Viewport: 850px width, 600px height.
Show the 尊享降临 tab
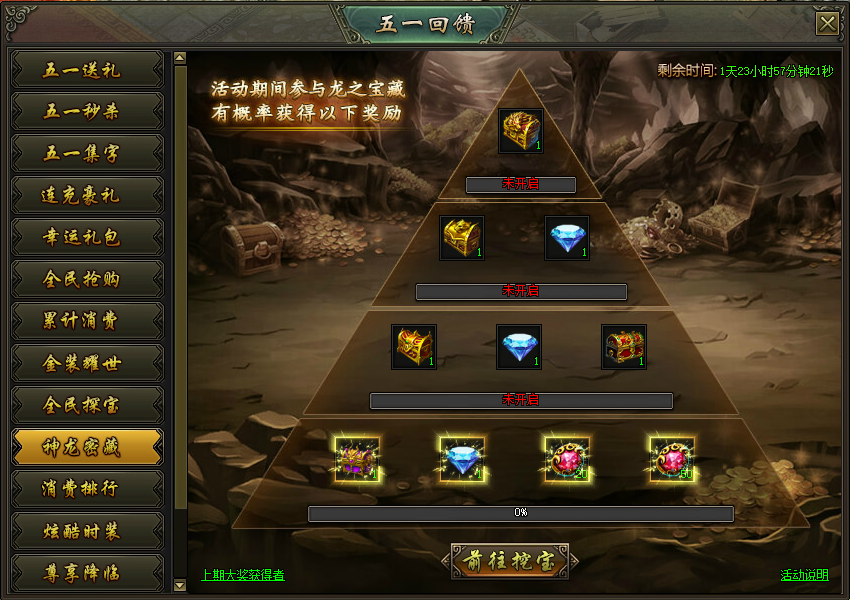(x=87, y=573)
